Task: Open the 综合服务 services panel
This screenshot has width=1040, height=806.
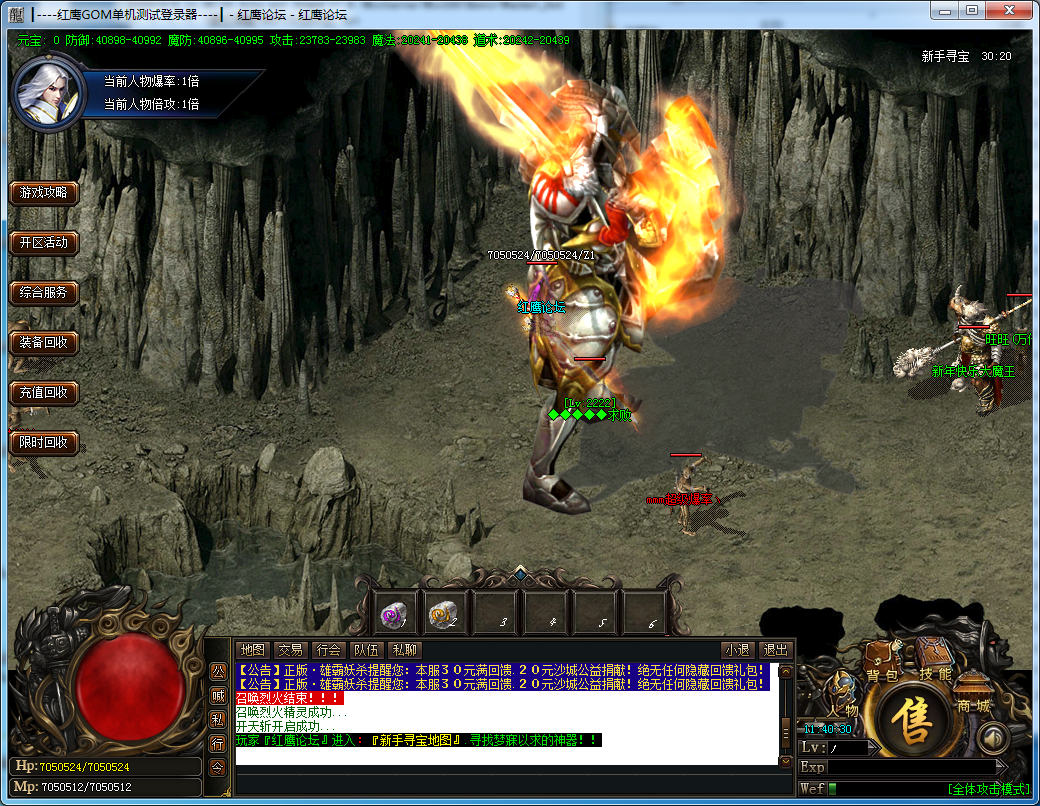Action: click(x=44, y=293)
